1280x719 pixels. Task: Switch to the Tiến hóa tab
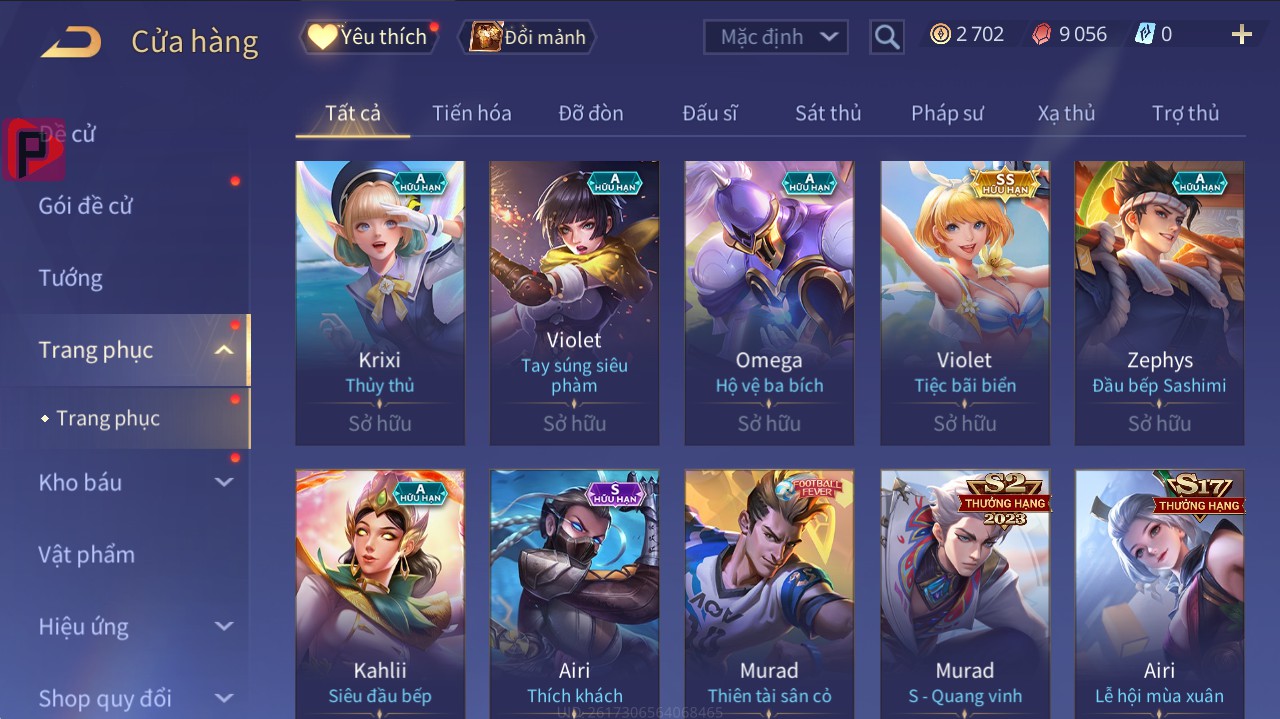pos(471,113)
